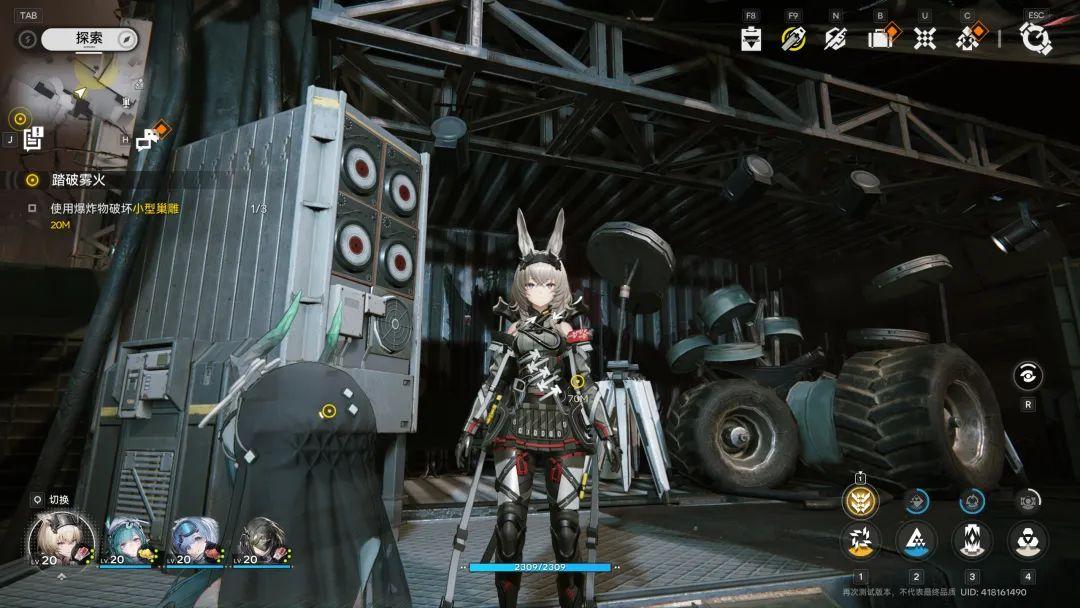The height and width of the screenshot is (608, 1080).
Task: Activate the orange burst skill in slot 1
Action: click(x=860, y=541)
